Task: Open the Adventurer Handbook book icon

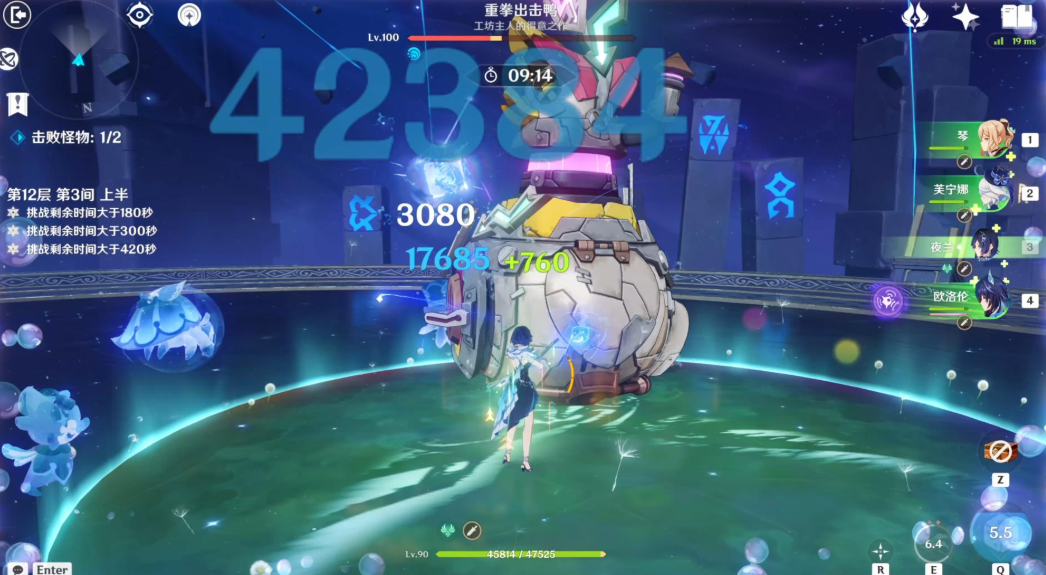Action: (1016, 16)
